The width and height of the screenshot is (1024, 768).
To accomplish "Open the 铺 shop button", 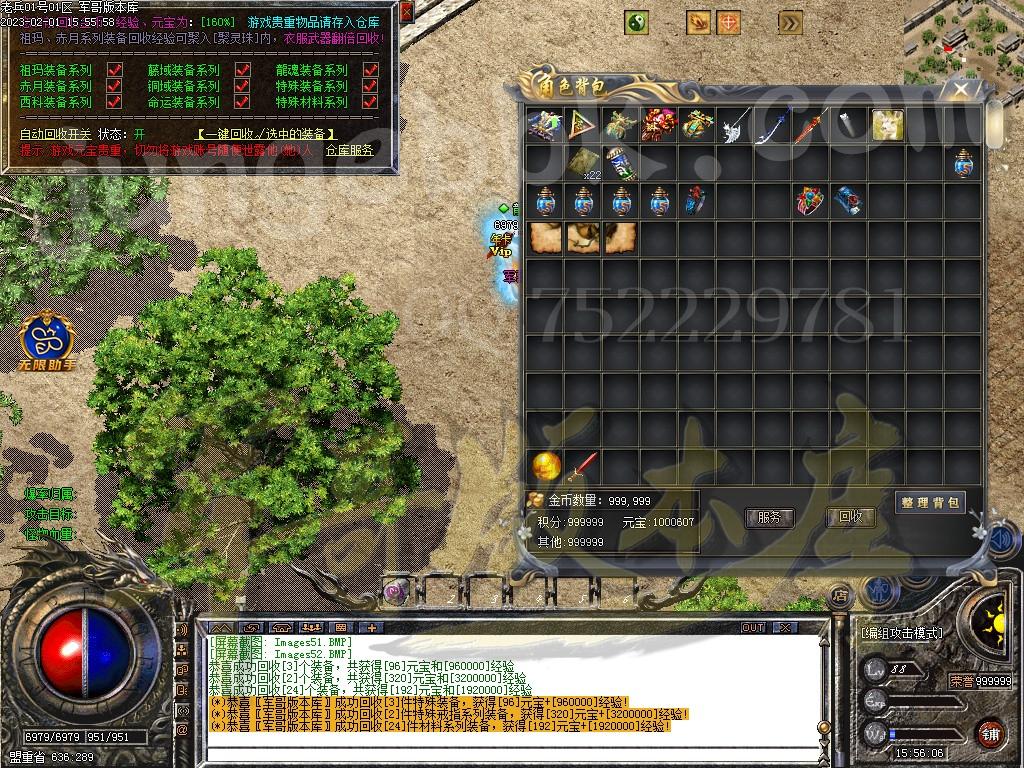I will point(990,733).
